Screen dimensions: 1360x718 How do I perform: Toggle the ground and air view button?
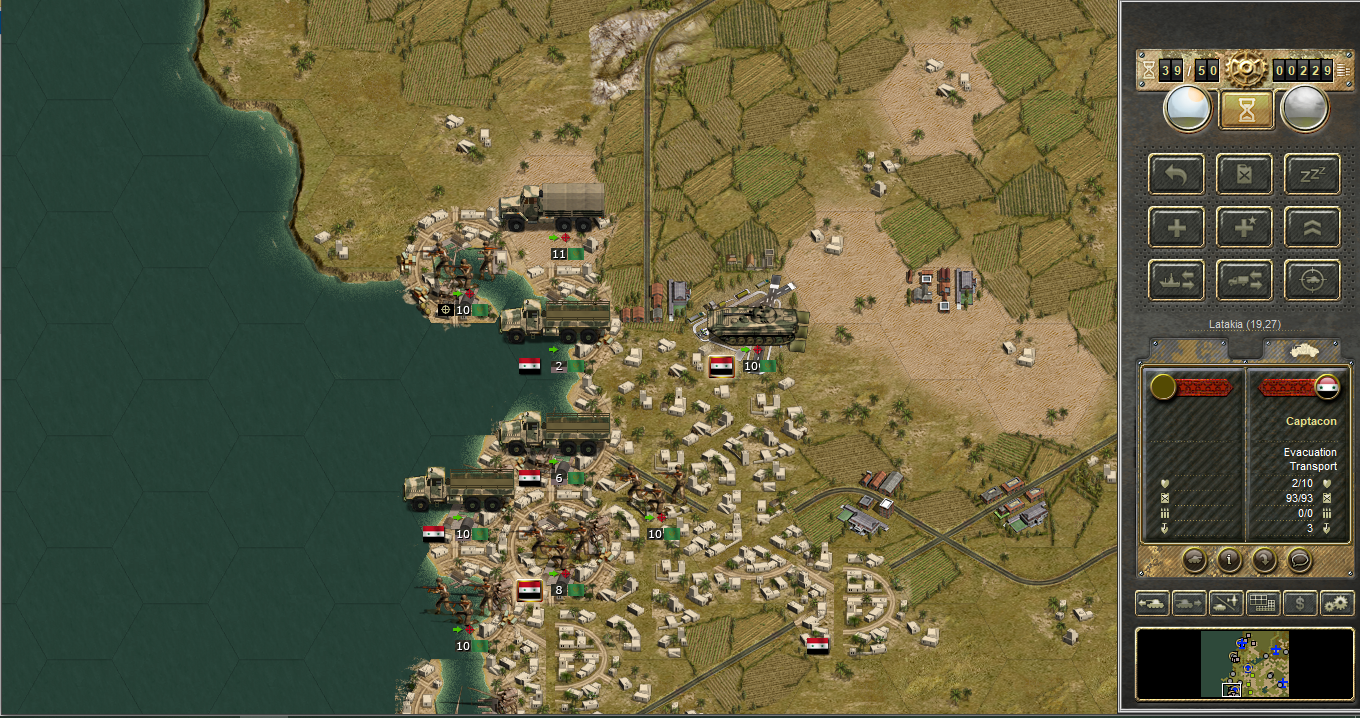click(1226, 603)
